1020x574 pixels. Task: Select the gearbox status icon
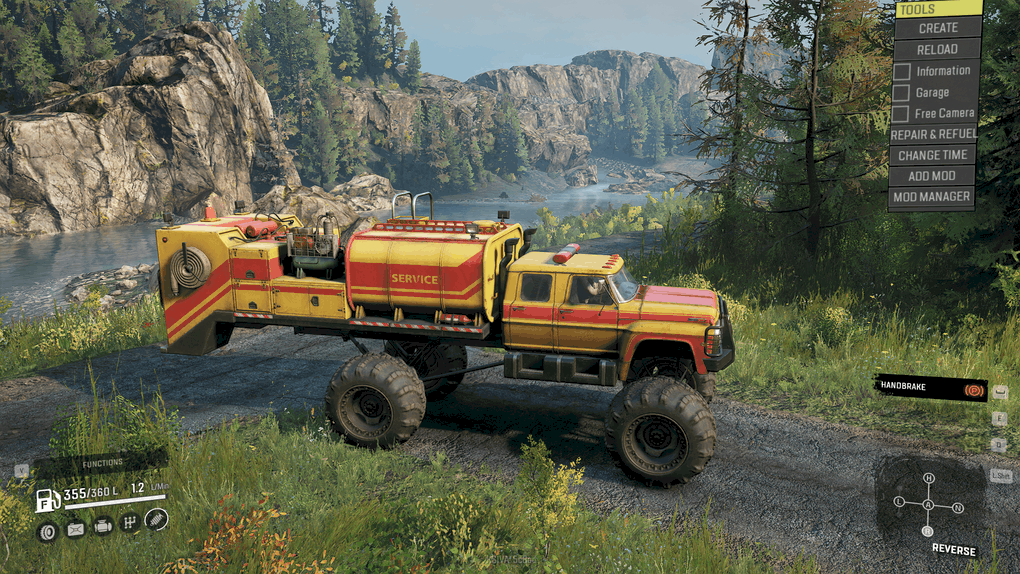point(129,522)
